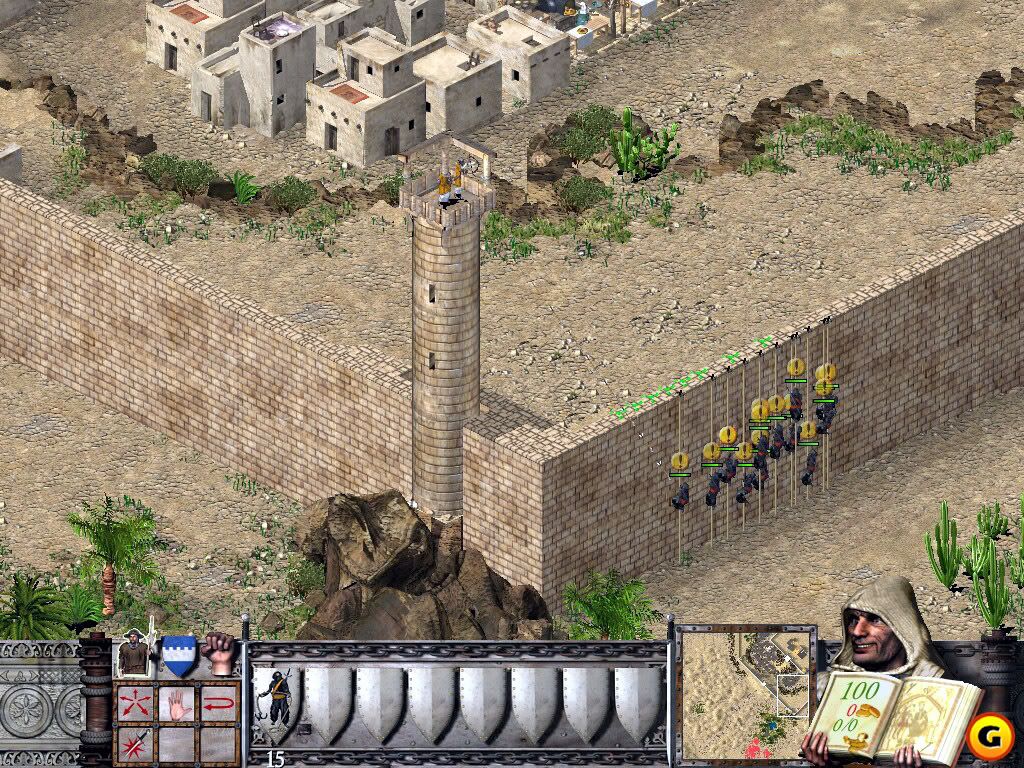Select the raised fist aggressive stance icon
1024x768 pixels.
coord(218,654)
